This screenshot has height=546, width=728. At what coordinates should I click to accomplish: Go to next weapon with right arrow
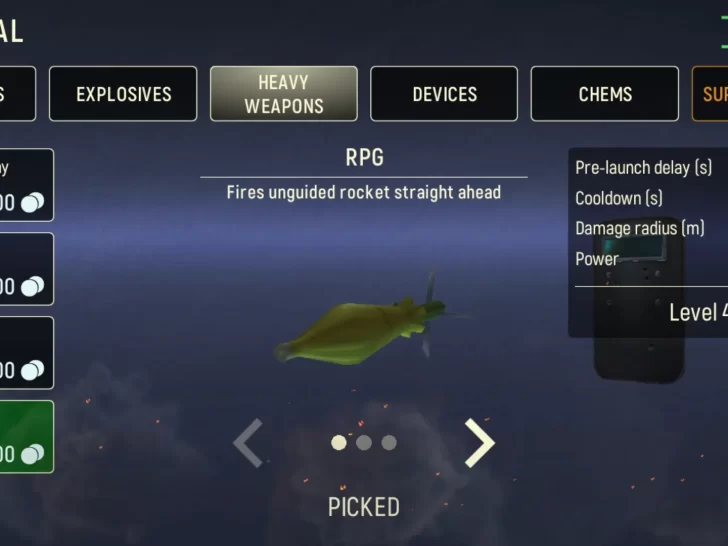click(480, 443)
